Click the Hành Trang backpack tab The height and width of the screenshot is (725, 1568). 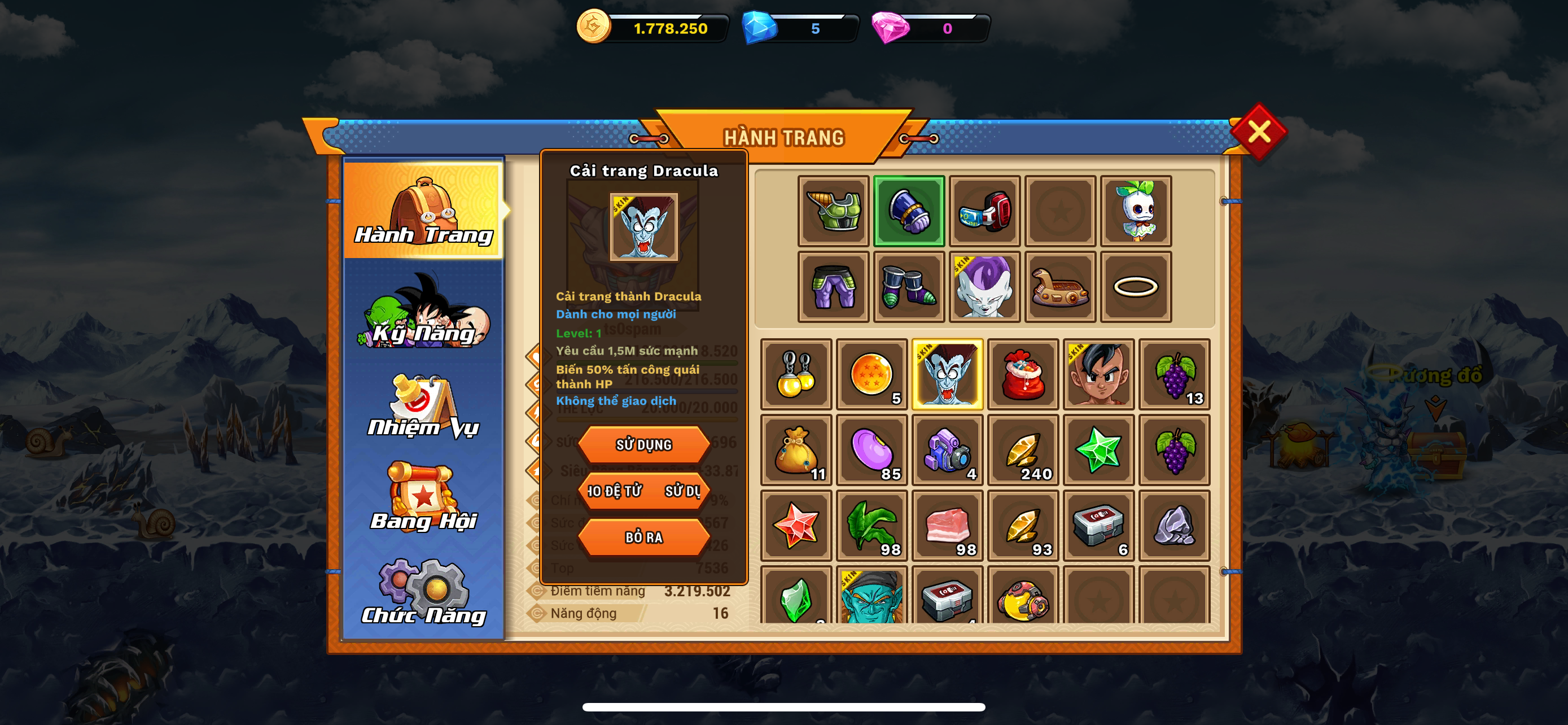click(x=424, y=210)
